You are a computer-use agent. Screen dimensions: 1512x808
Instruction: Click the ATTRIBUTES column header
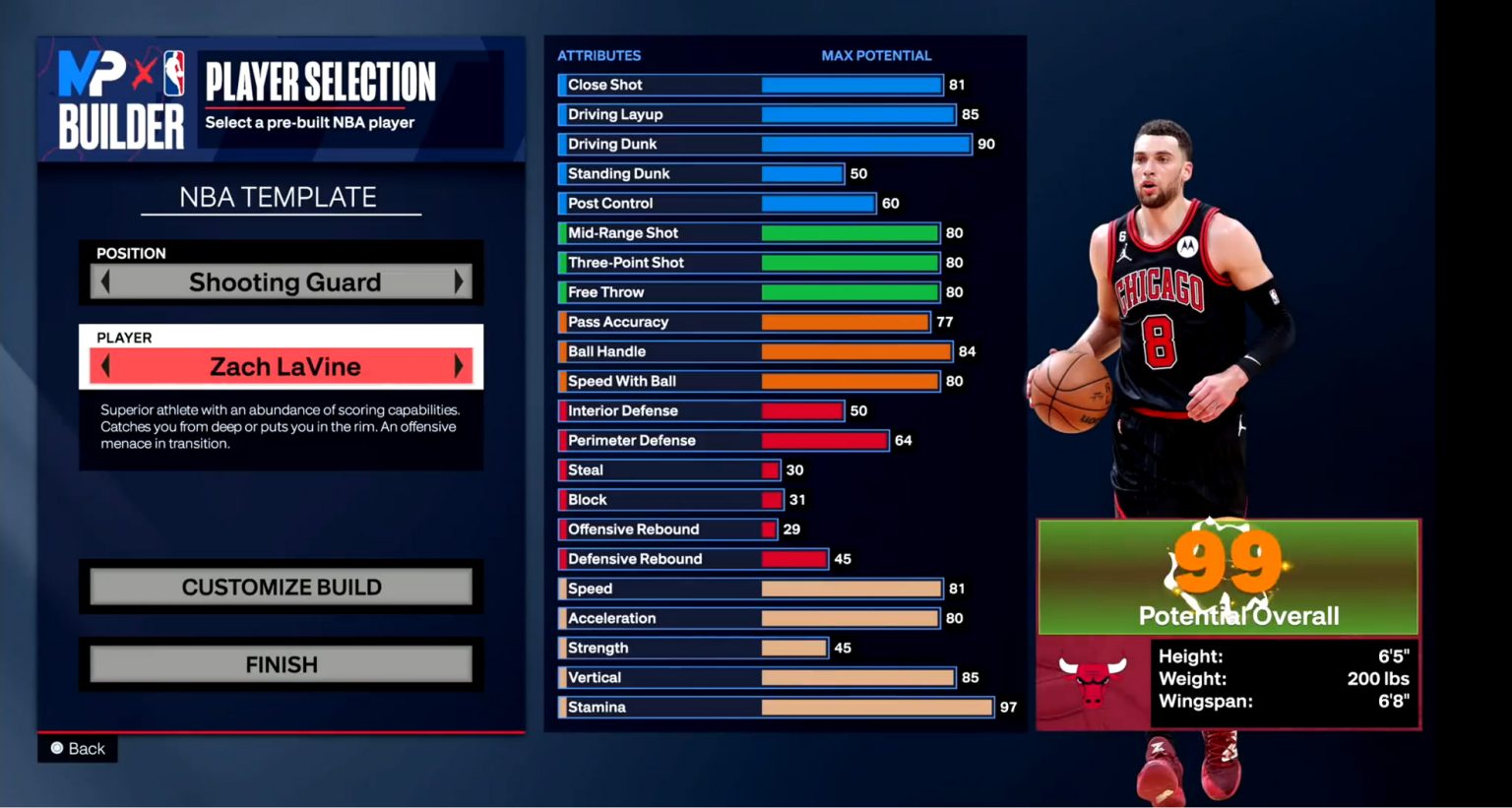pos(599,55)
